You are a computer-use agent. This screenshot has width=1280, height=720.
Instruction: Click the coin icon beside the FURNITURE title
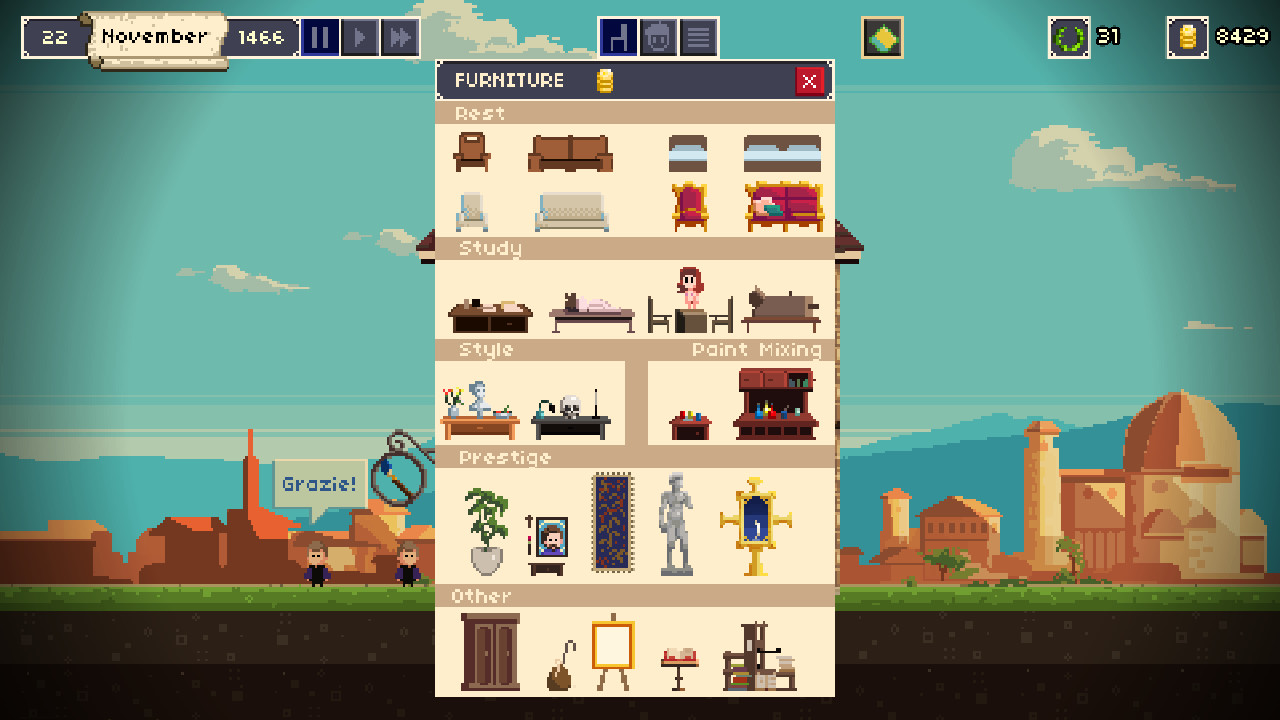pyautogui.click(x=604, y=80)
